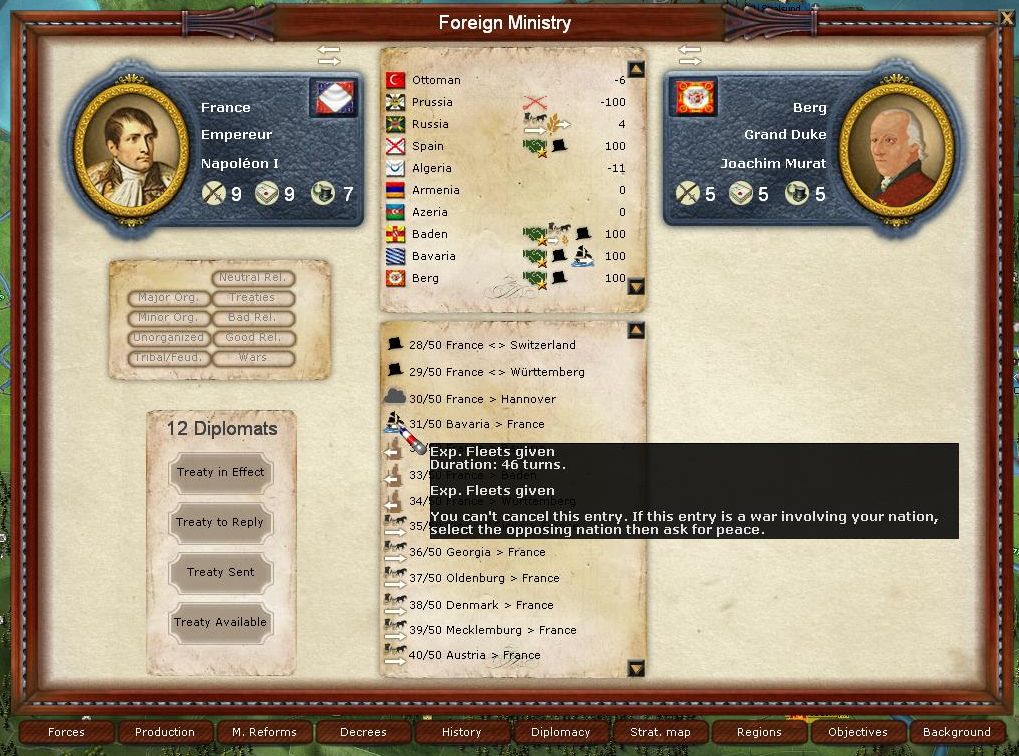Close the Foreign Ministry window
The width and height of the screenshot is (1019, 756).
(1006, 17)
